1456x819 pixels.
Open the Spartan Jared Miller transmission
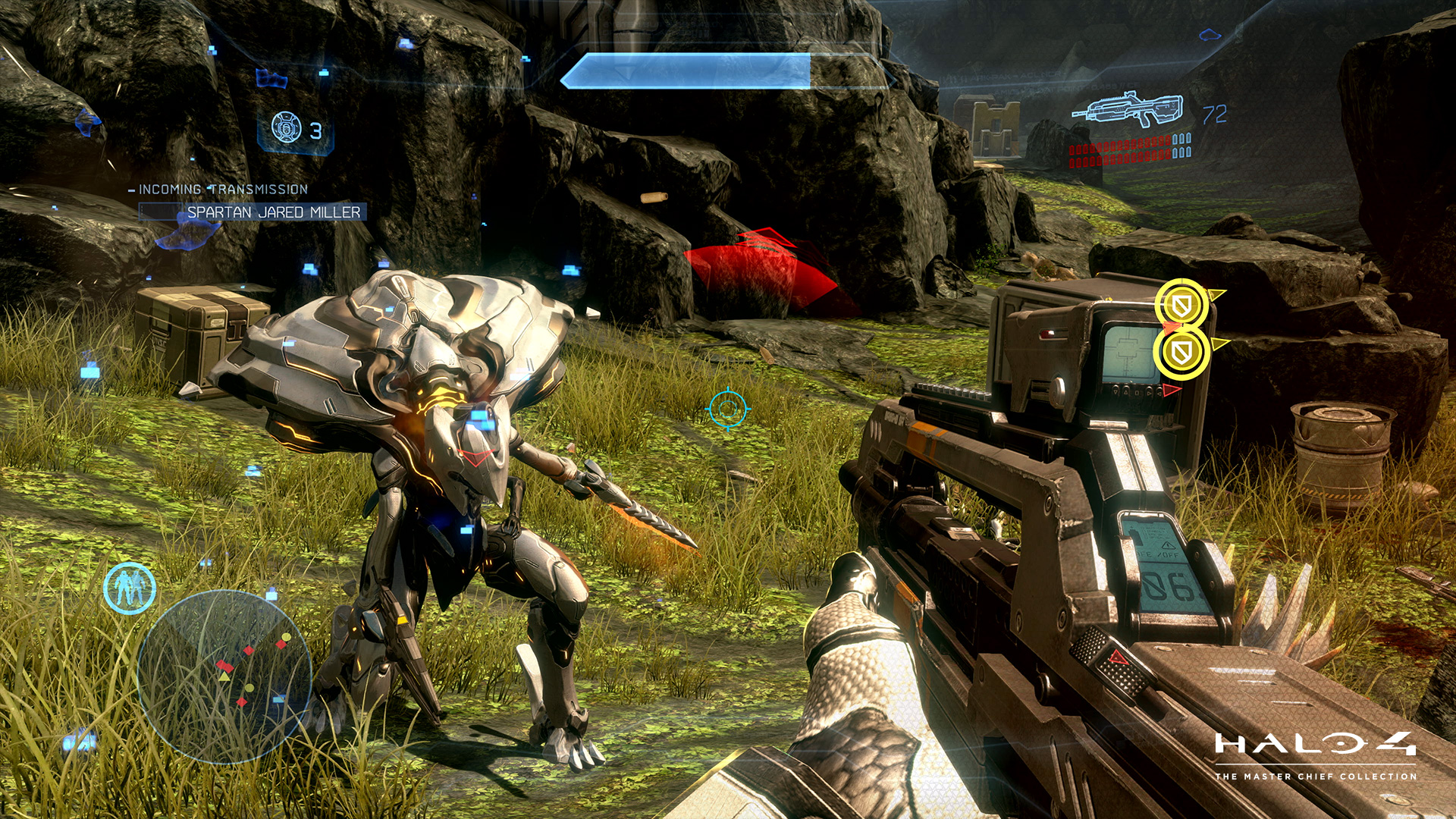point(273,212)
